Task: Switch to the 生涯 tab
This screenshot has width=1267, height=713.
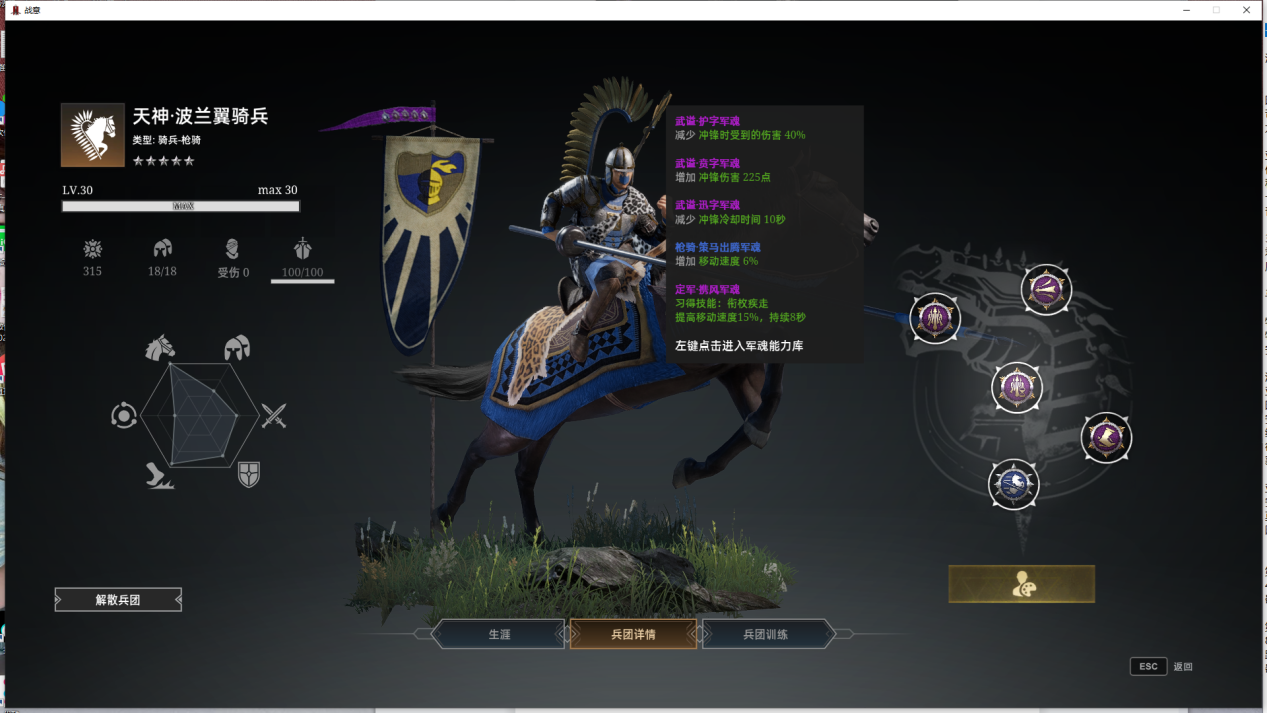Action: pyautogui.click(x=499, y=634)
